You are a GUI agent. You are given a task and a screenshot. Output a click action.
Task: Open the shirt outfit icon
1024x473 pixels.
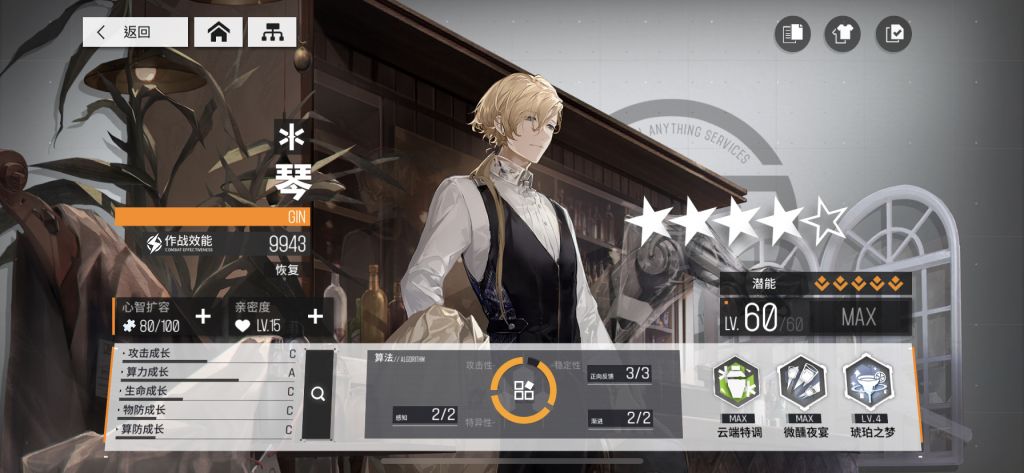842,34
